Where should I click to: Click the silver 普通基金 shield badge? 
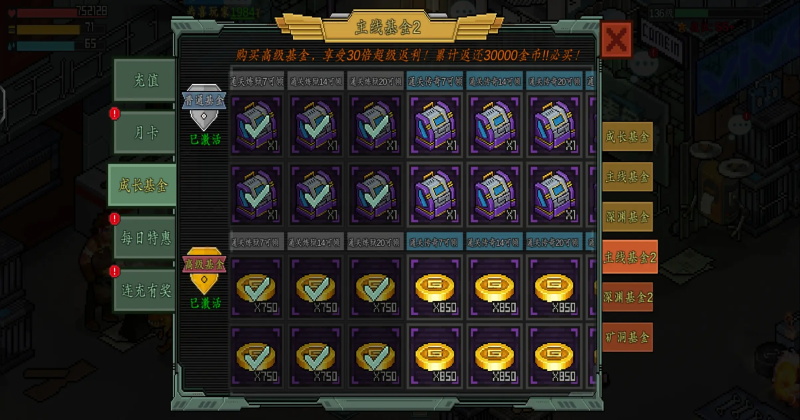coord(205,105)
